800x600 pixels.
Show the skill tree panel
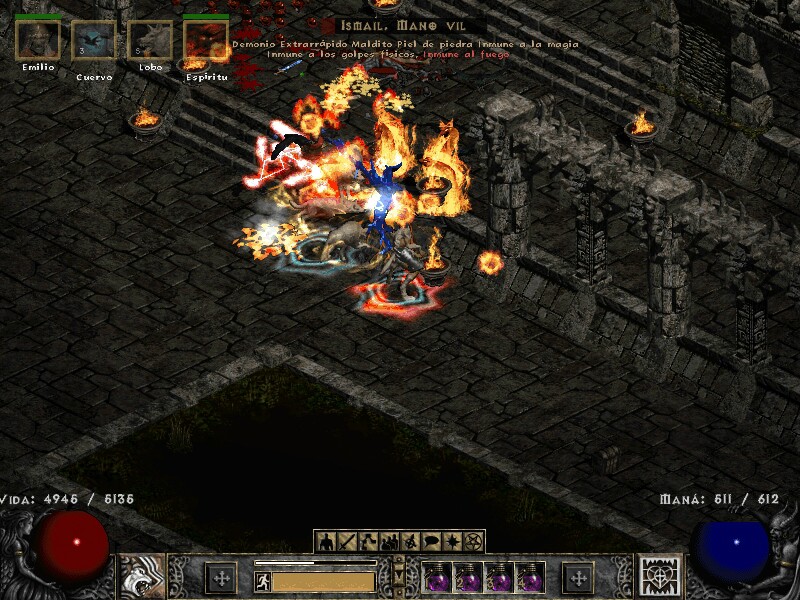click(x=368, y=542)
